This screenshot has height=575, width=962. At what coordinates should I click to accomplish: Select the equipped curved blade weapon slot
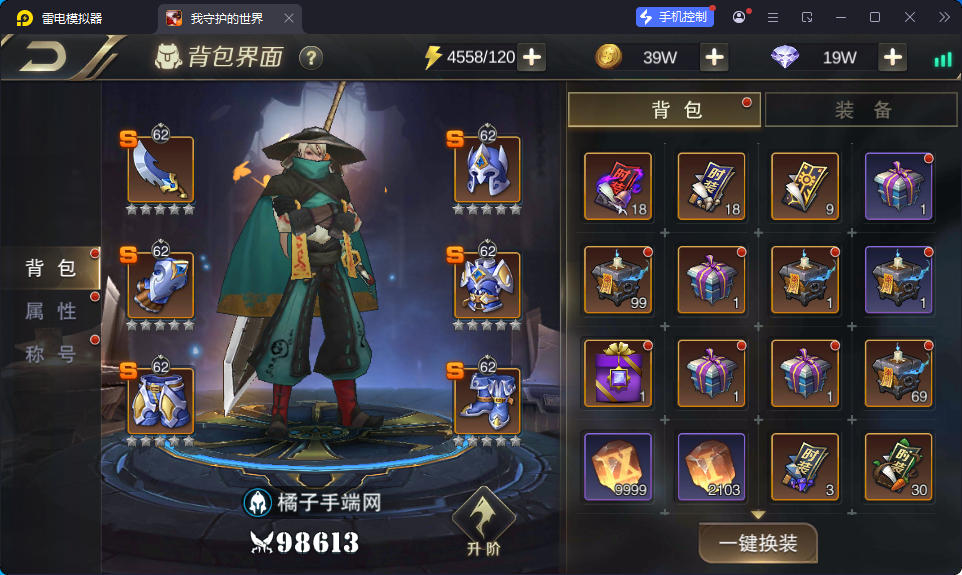click(160, 170)
